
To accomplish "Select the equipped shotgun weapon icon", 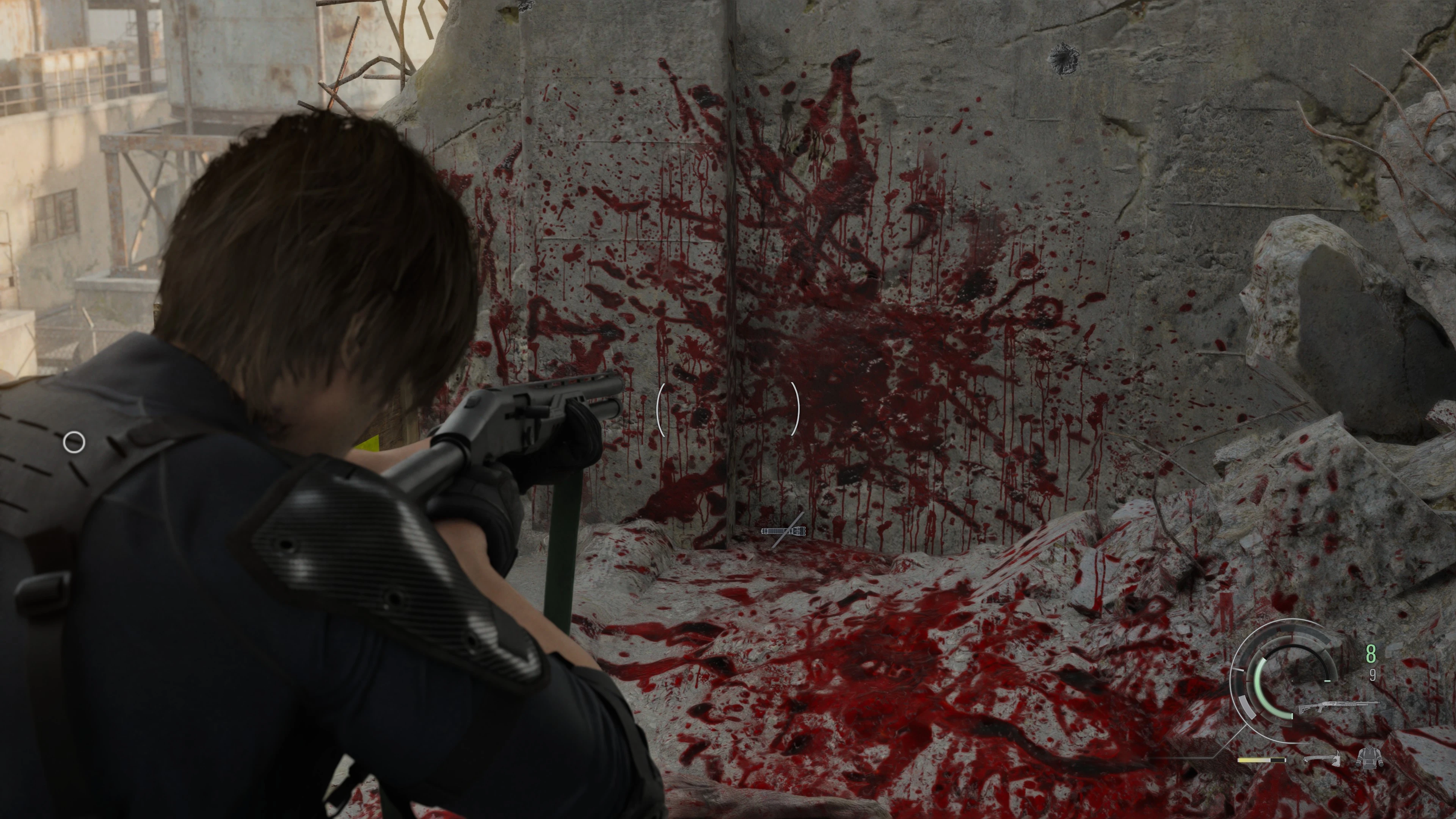I will click(1338, 707).
